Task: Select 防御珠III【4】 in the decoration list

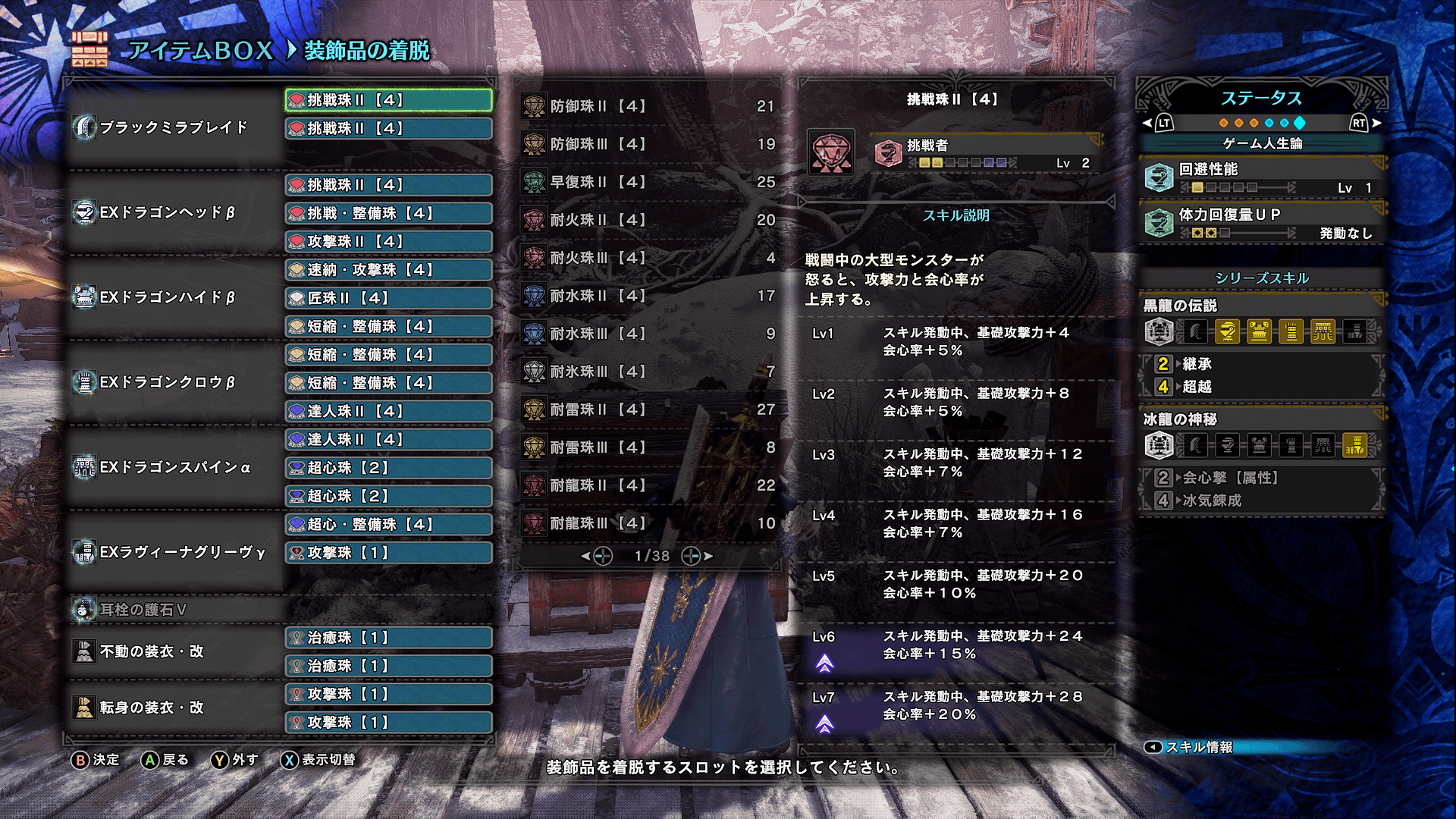Action: pos(648,144)
